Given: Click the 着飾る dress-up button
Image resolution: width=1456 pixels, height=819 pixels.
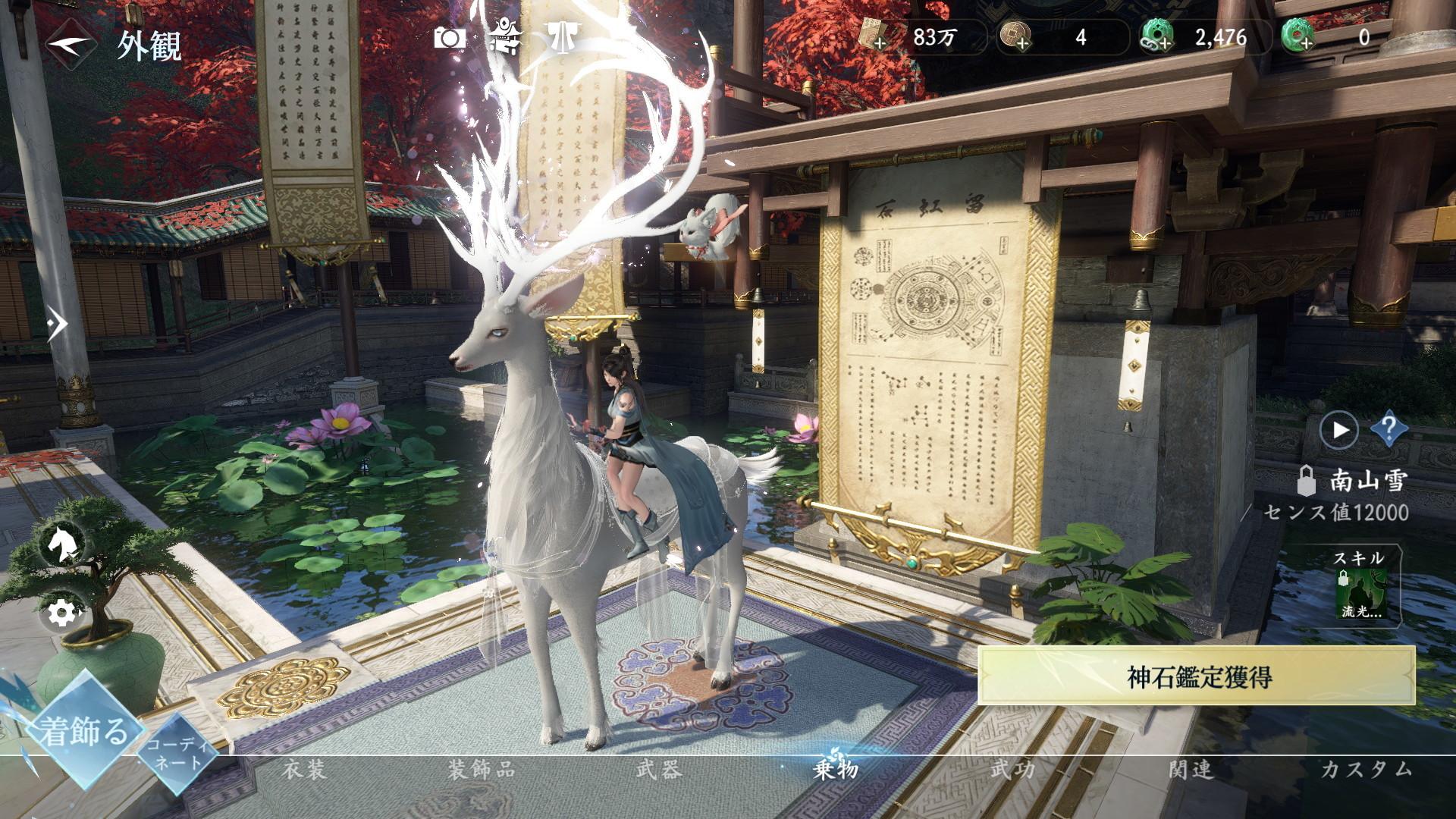Looking at the screenshot, I should tap(83, 731).
